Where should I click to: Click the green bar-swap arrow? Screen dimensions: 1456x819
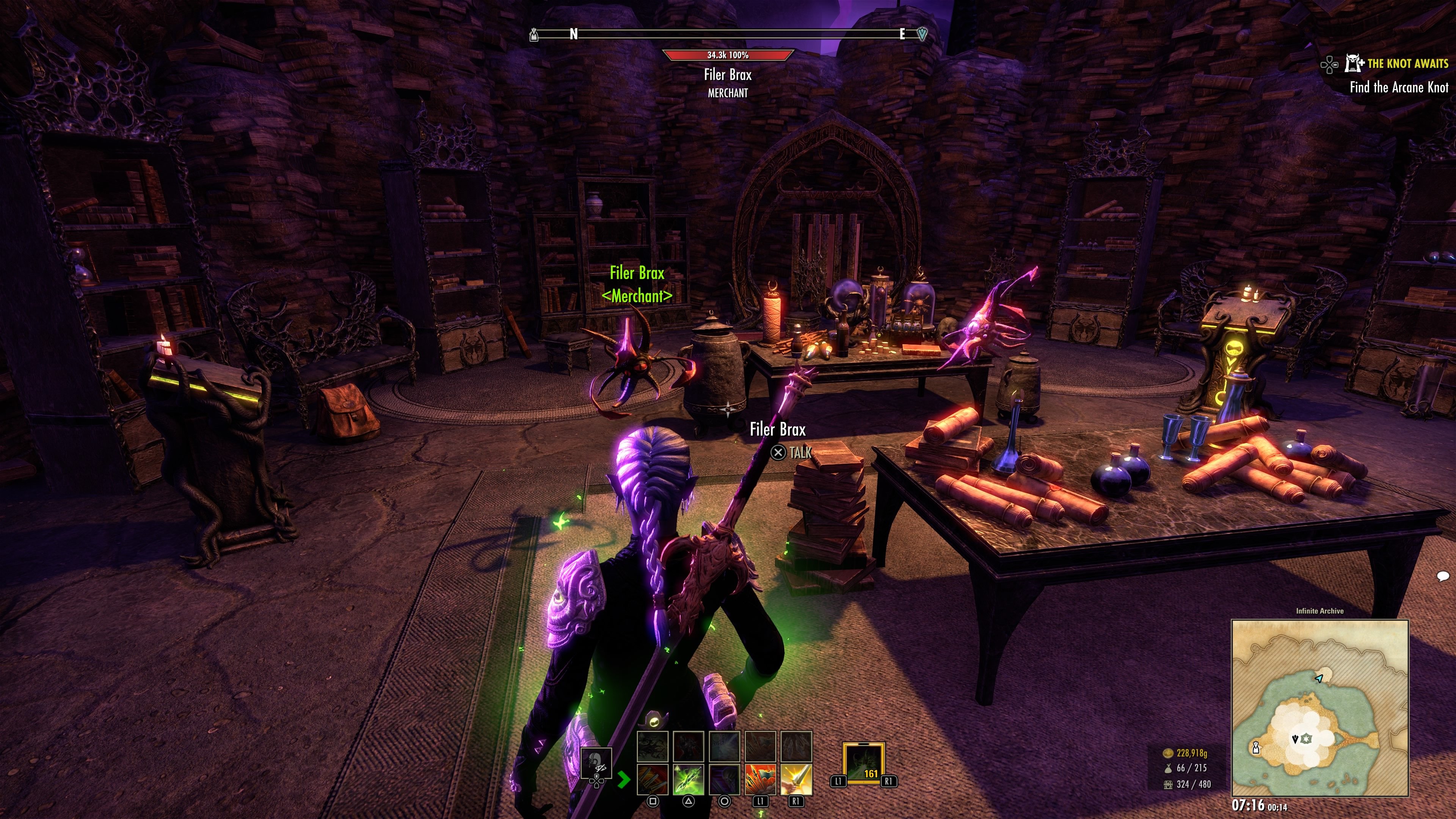(623, 780)
